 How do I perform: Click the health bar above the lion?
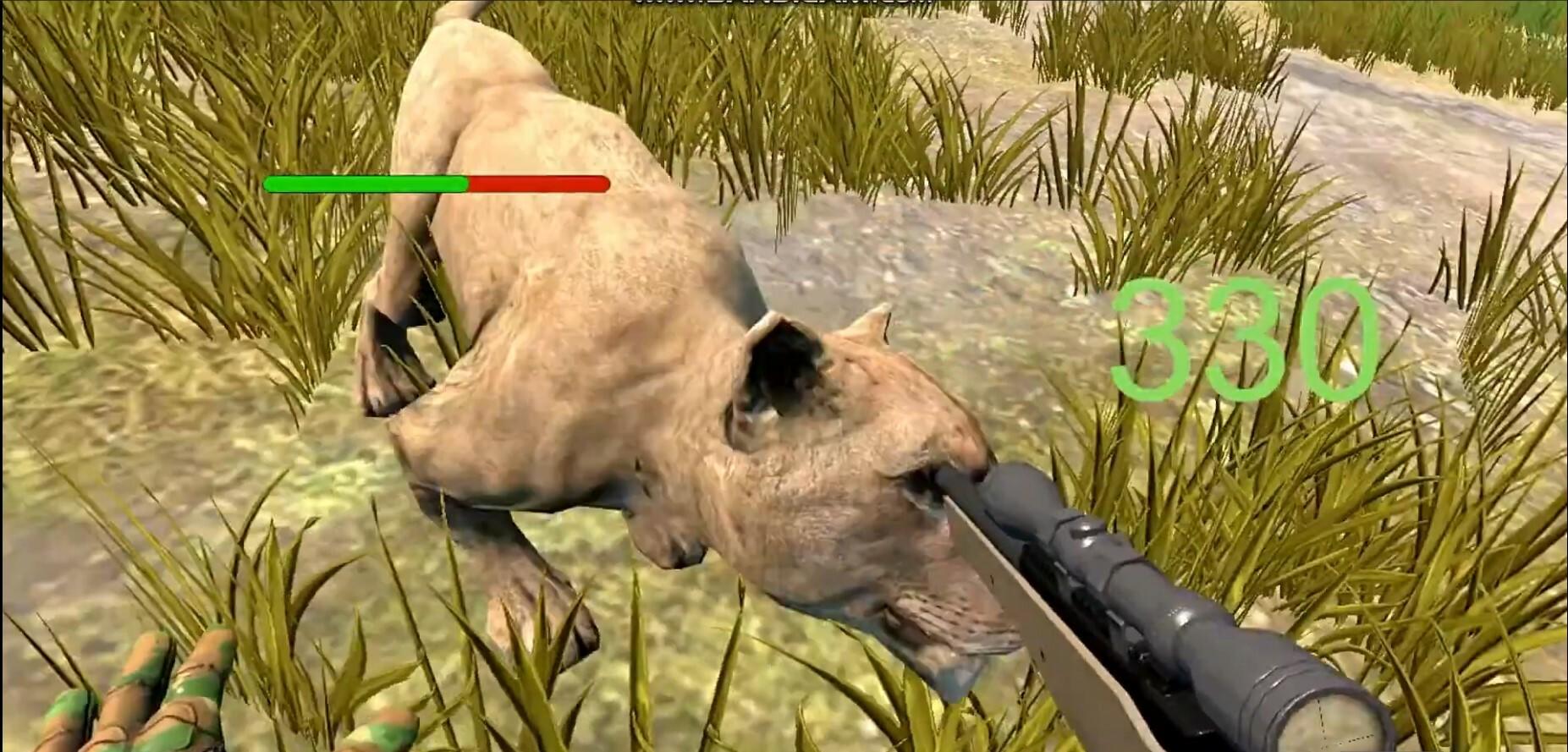point(436,183)
